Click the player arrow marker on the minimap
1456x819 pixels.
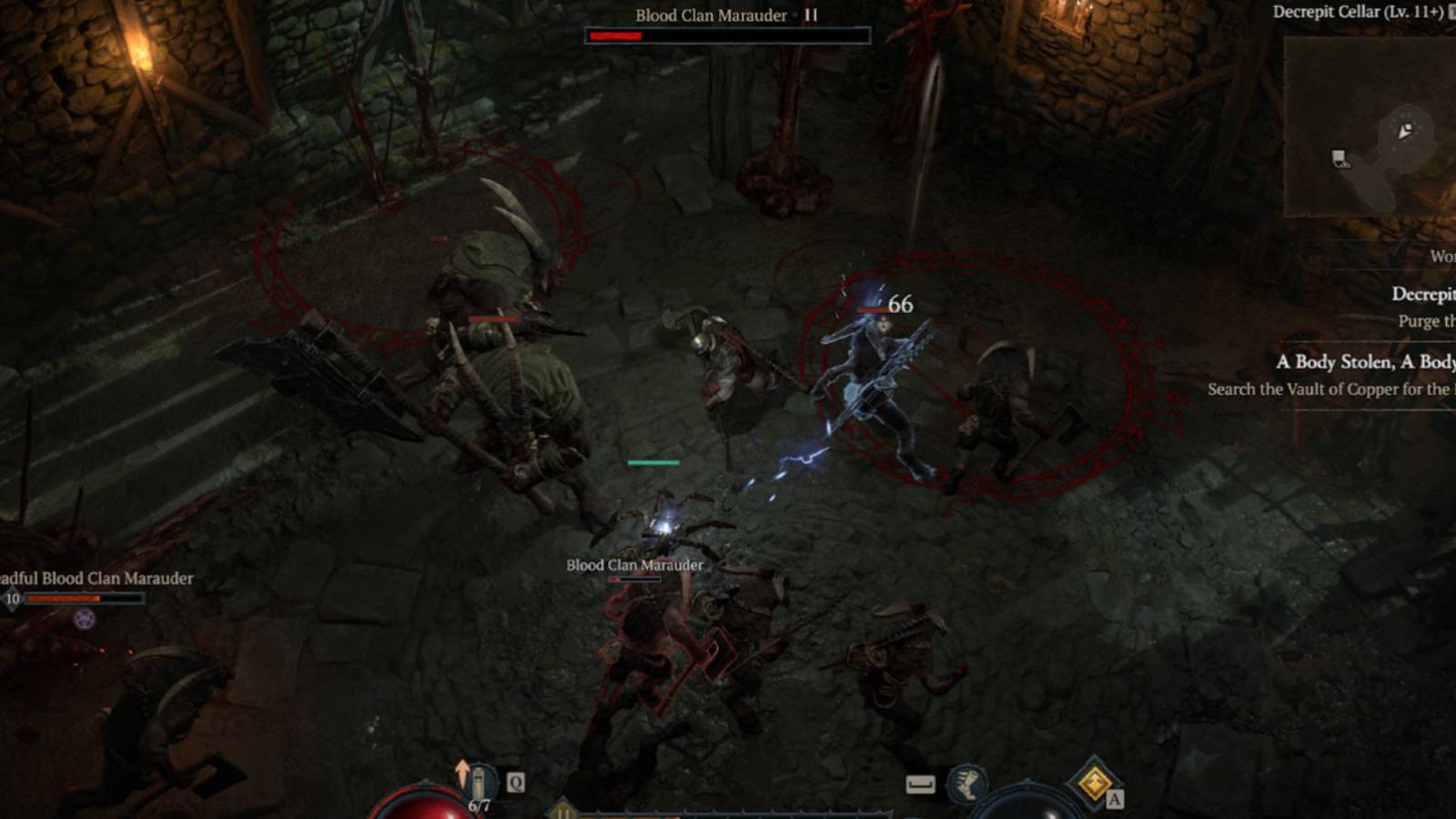(1405, 131)
